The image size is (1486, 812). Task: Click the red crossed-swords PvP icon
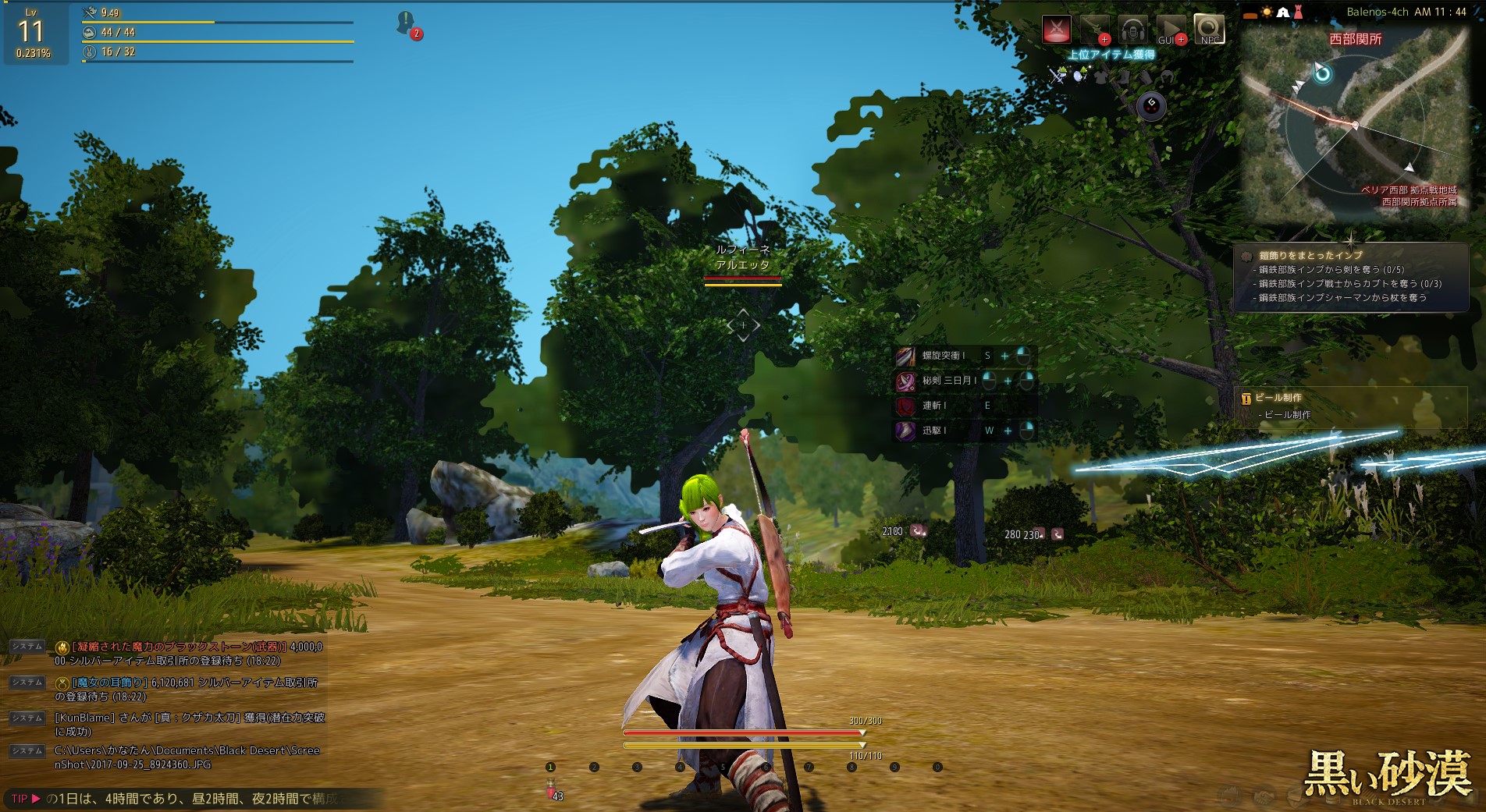tap(1057, 30)
